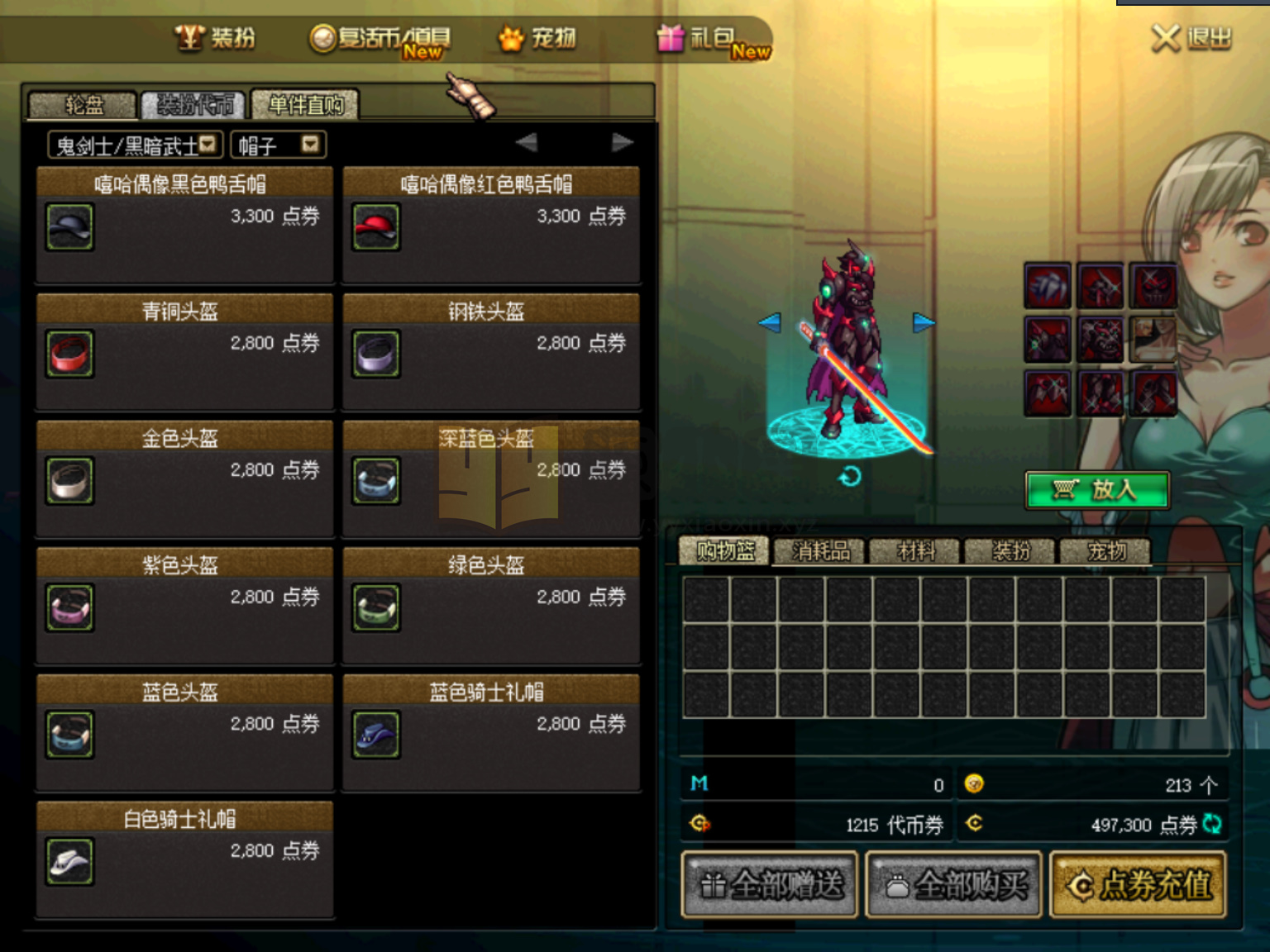Switch to the 消耗品 basket tab
1270x952 pixels.
[x=819, y=551]
